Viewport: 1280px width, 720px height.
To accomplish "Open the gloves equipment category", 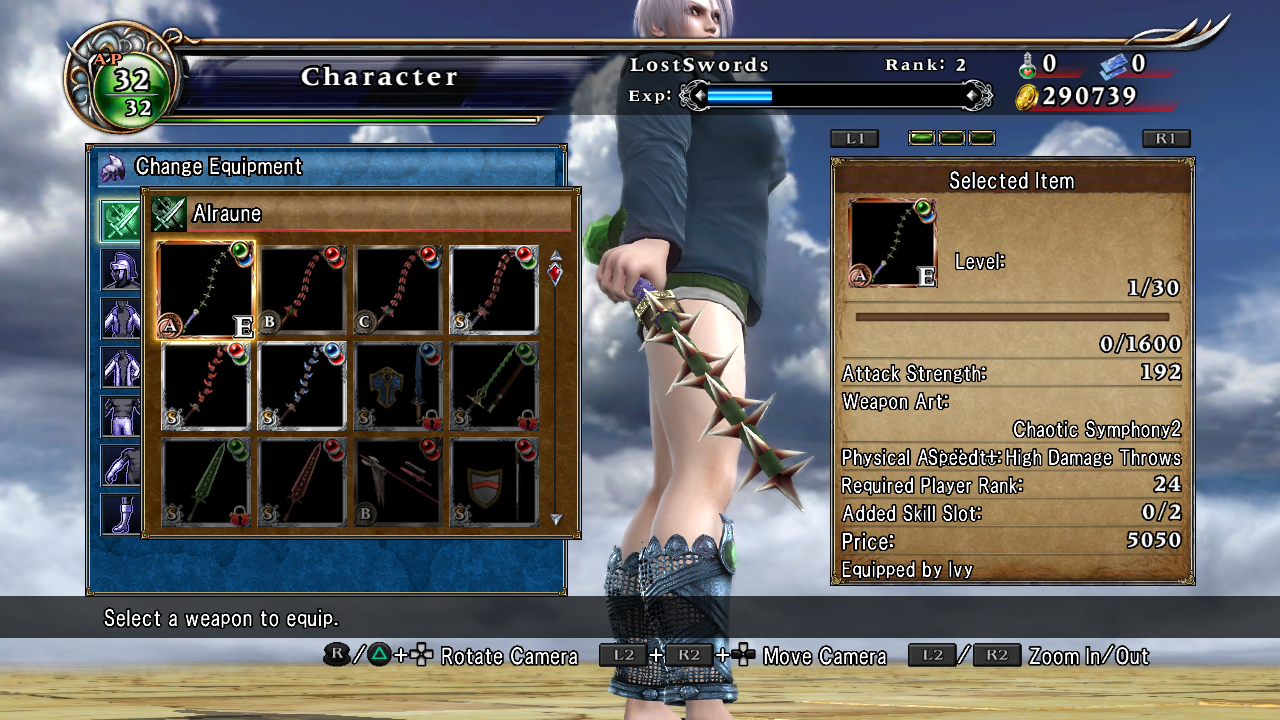I will click(120, 464).
